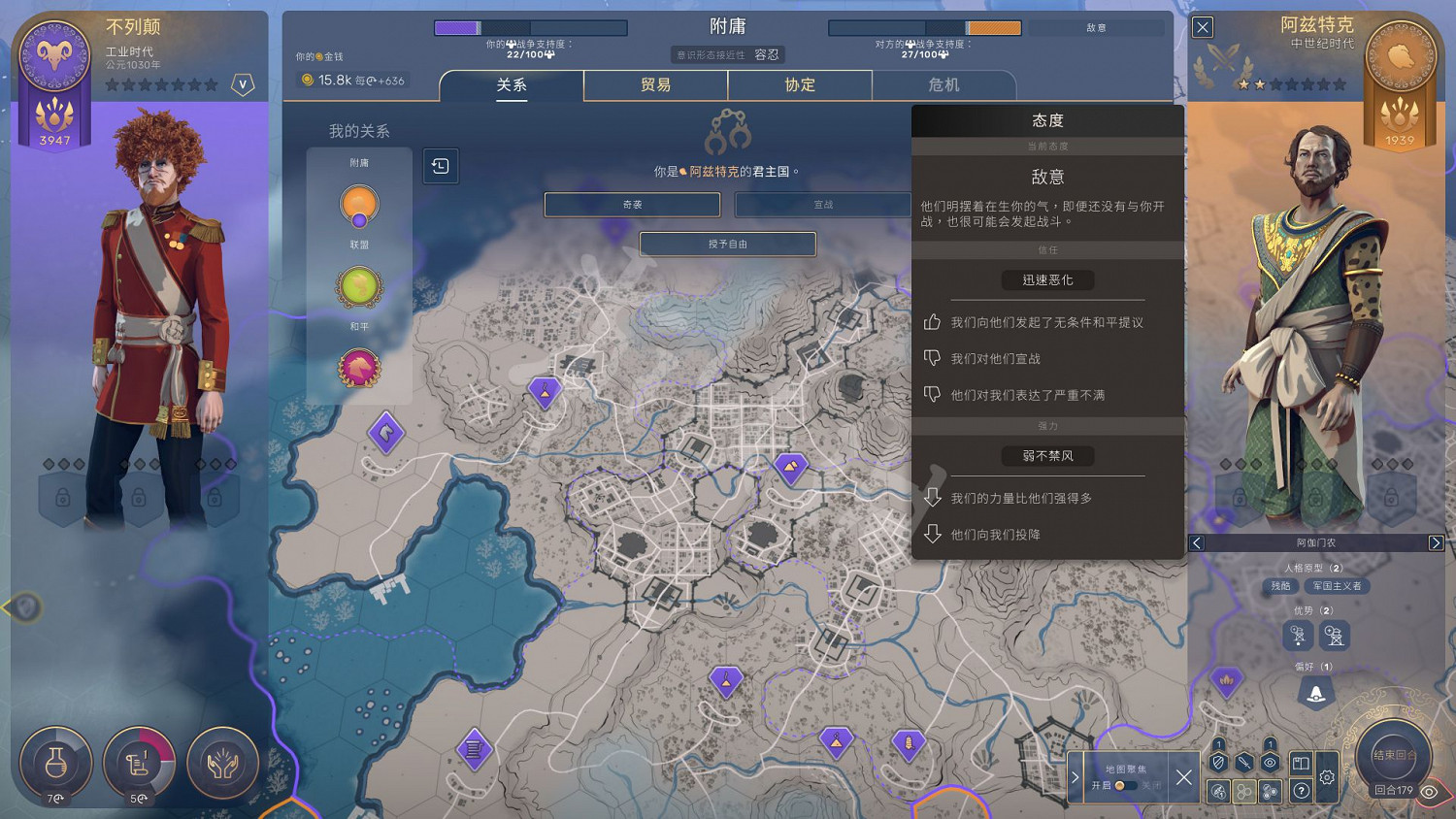Expand Britain leader details via V chevron
Screen dimensions: 1456x819
tap(243, 84)
